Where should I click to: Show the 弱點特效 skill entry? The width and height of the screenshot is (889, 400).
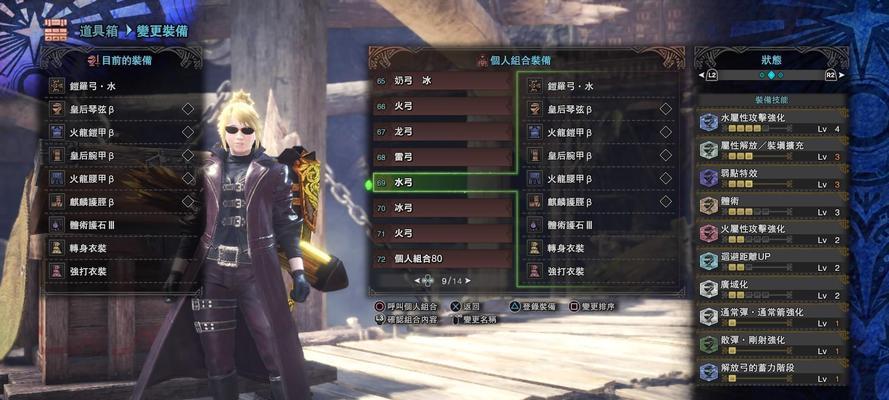click(x=771, y=178)
